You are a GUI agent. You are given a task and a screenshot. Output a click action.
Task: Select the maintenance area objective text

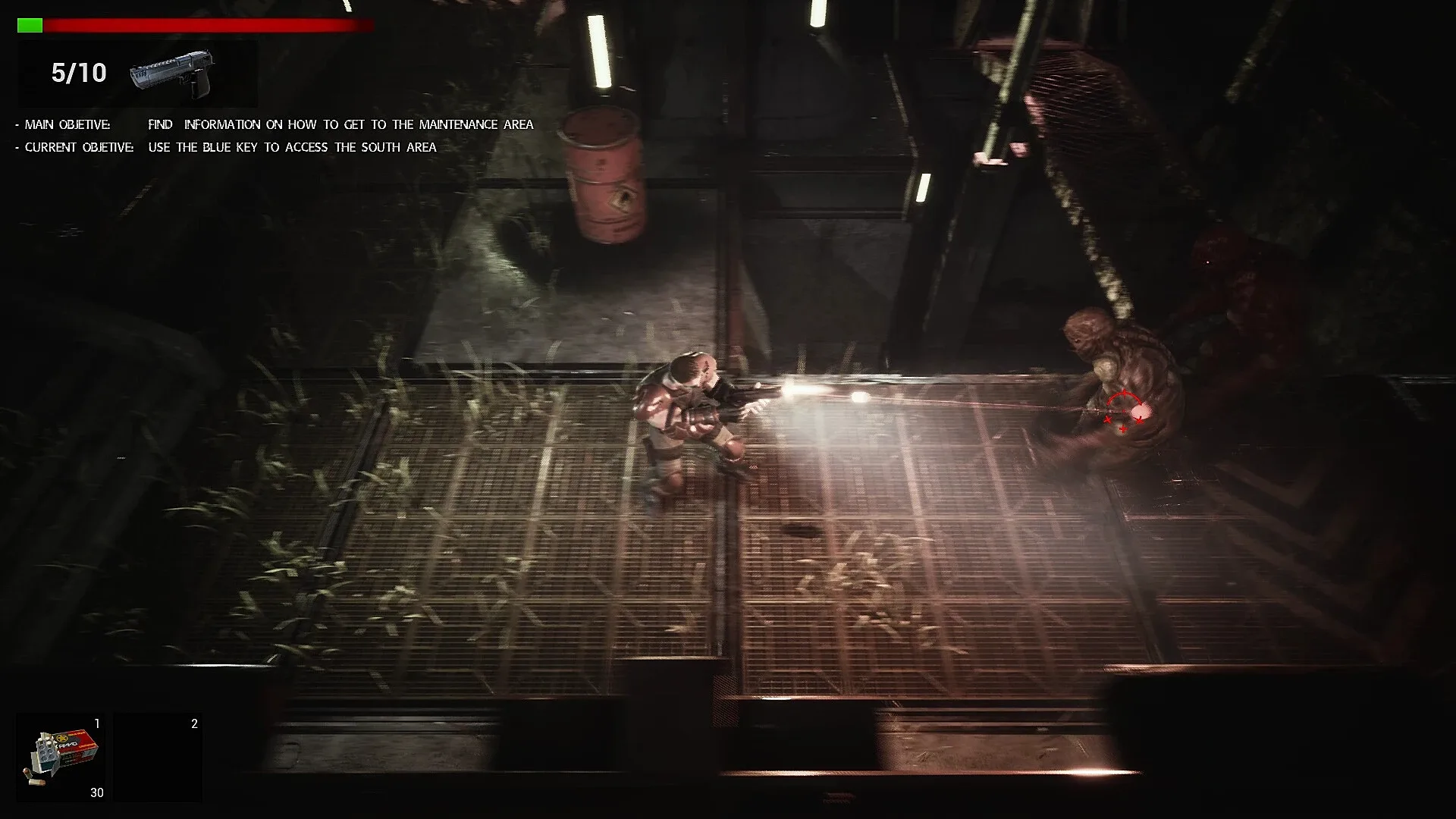(x=341, y=124)
